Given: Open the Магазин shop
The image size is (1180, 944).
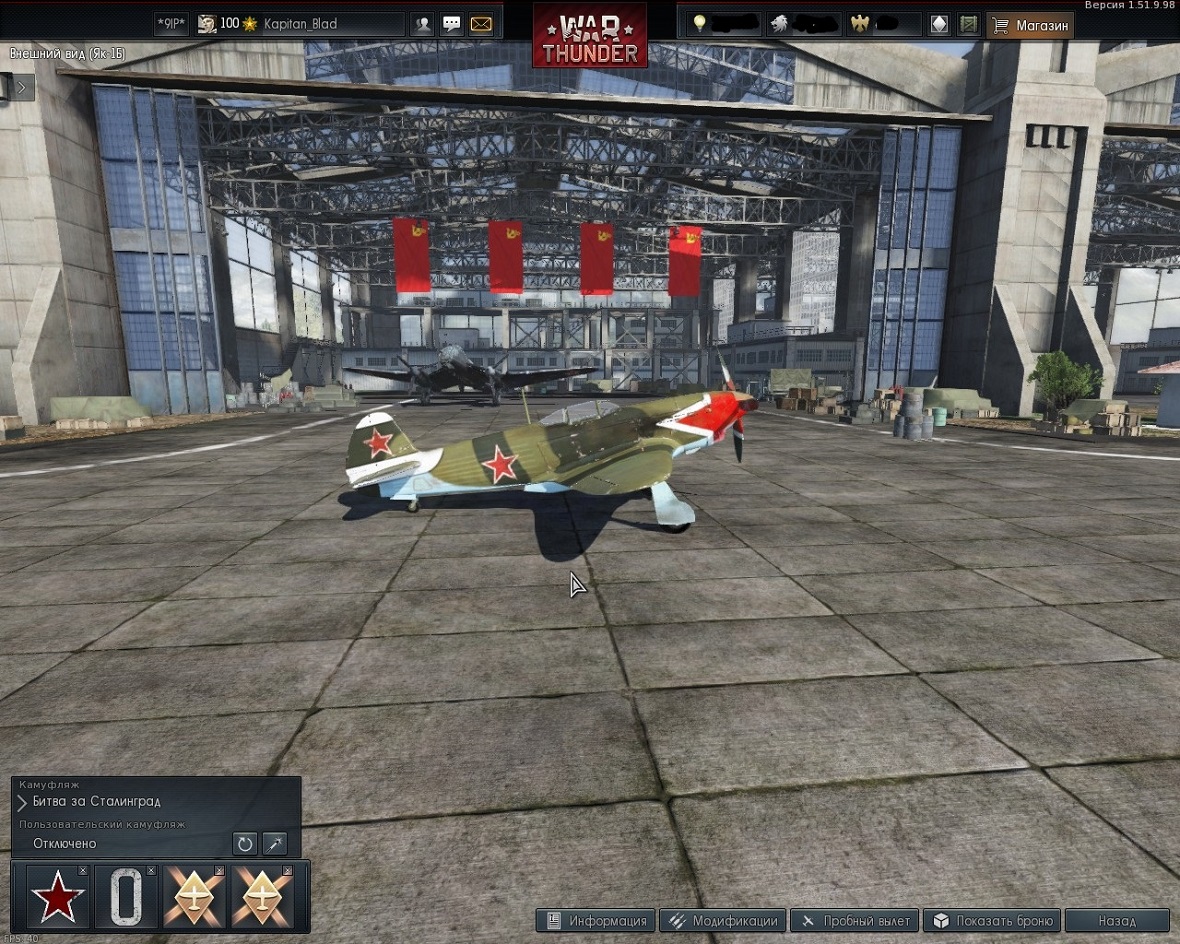Looking at the screenshot, I should (1030, 25).
